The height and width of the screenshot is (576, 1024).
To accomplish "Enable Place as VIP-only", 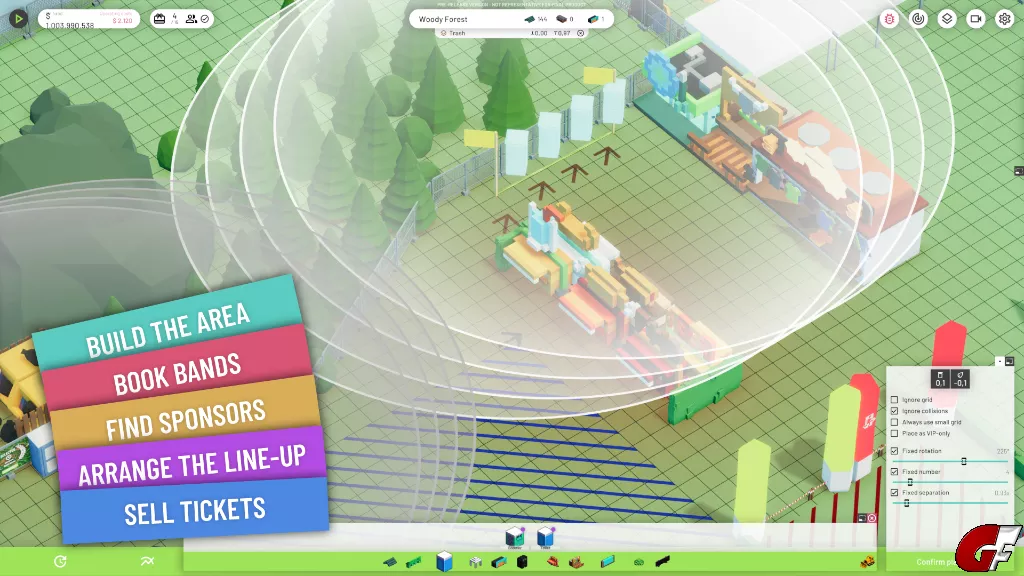I will 894,433.
